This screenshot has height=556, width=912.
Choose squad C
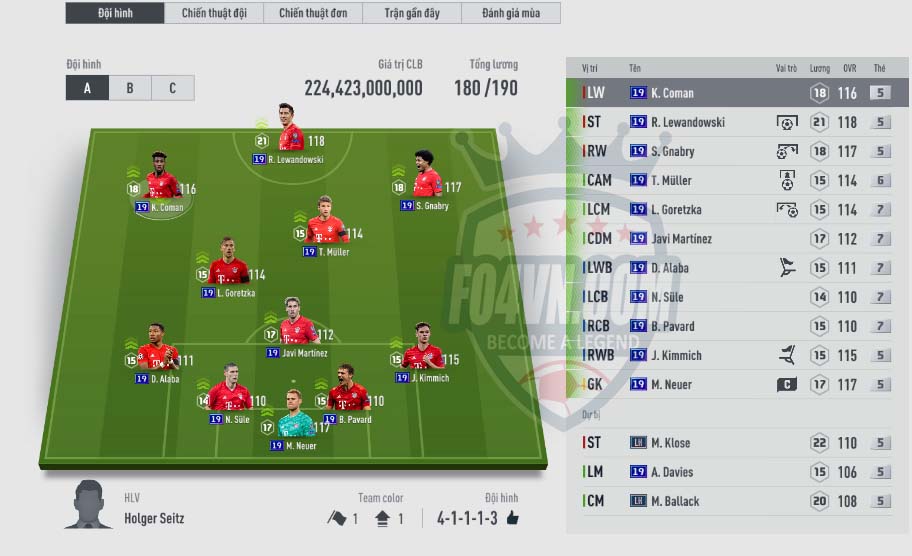tap(172, 88)
